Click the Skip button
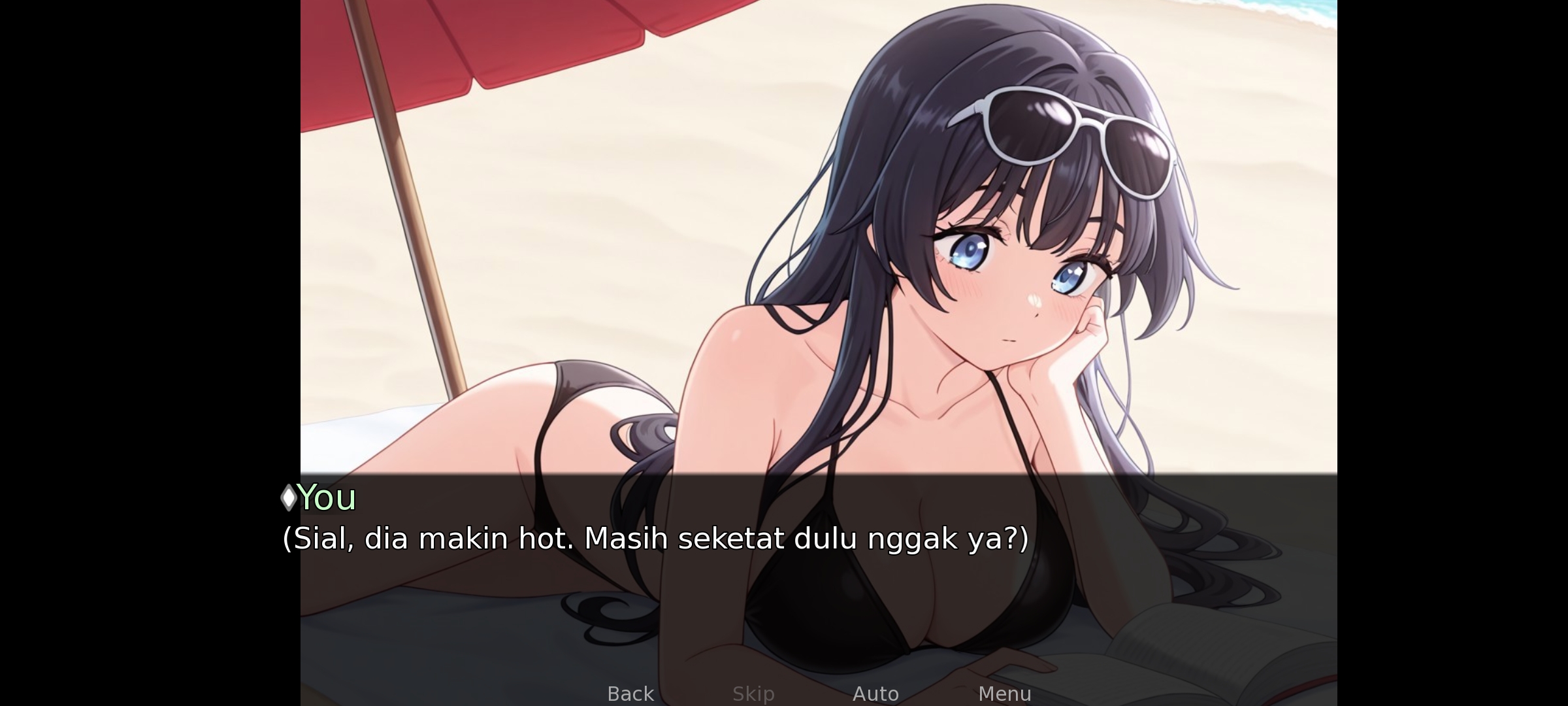The height and width of the screenshot is (706, 1568). coord(753,693)
